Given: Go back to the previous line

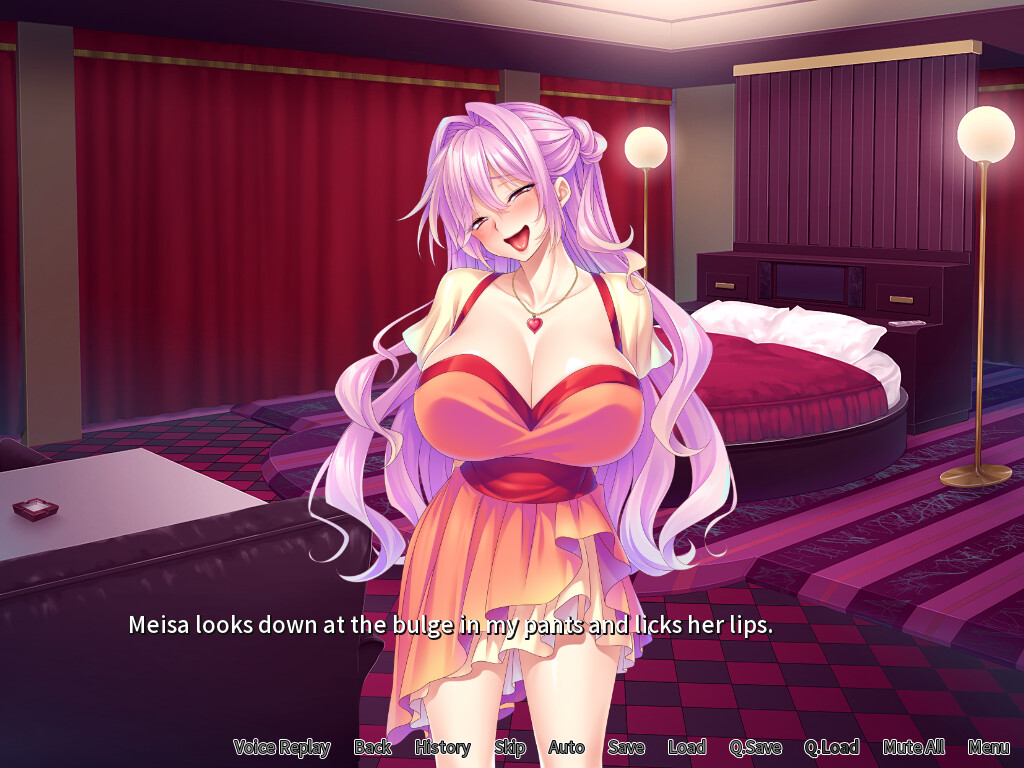Looking at the screenshot, I should (x=372, y=747).
